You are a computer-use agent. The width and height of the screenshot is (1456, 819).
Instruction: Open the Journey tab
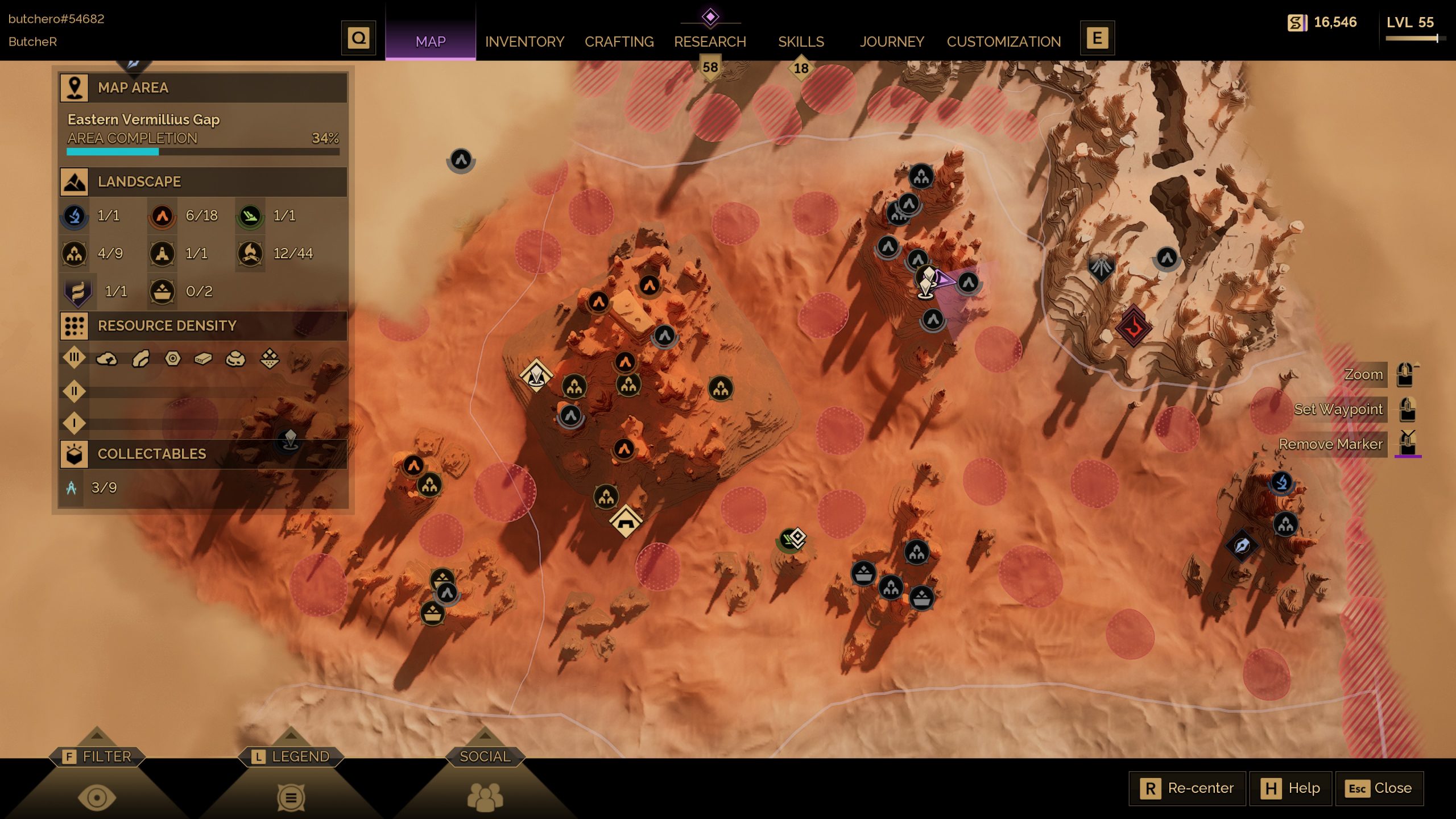[x=892, y=42]
